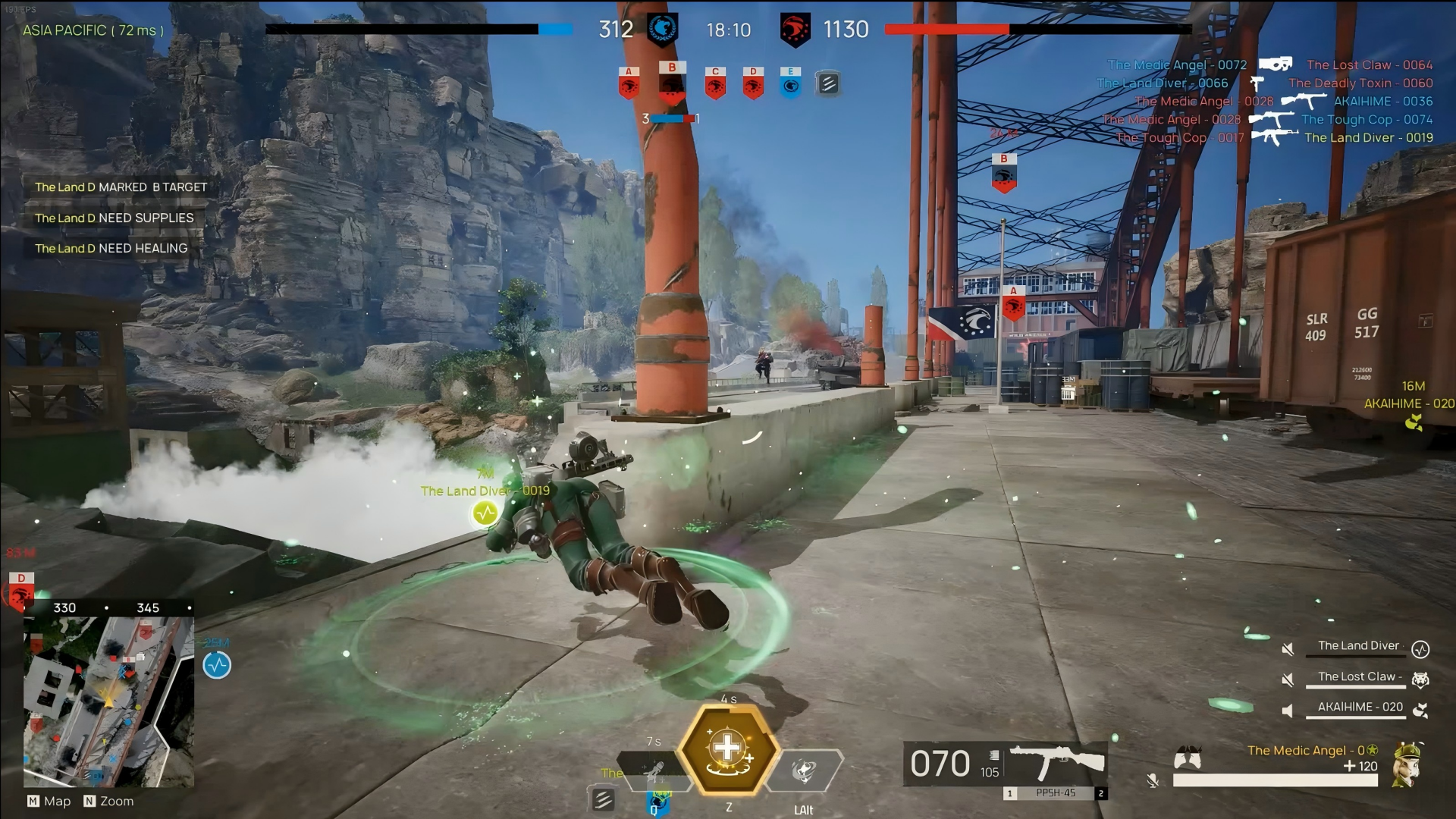Click the NEED SUPPLIES request text
This screenshot has width=1456, height=819.
click(x=114, y=218)
